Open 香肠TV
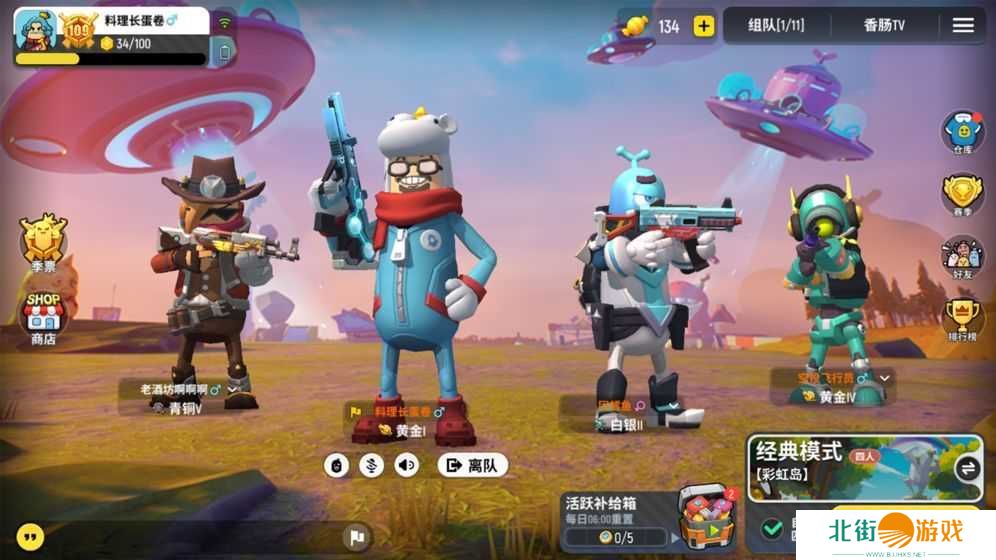This screenshot has height=560, width=996. pos(884,26)
